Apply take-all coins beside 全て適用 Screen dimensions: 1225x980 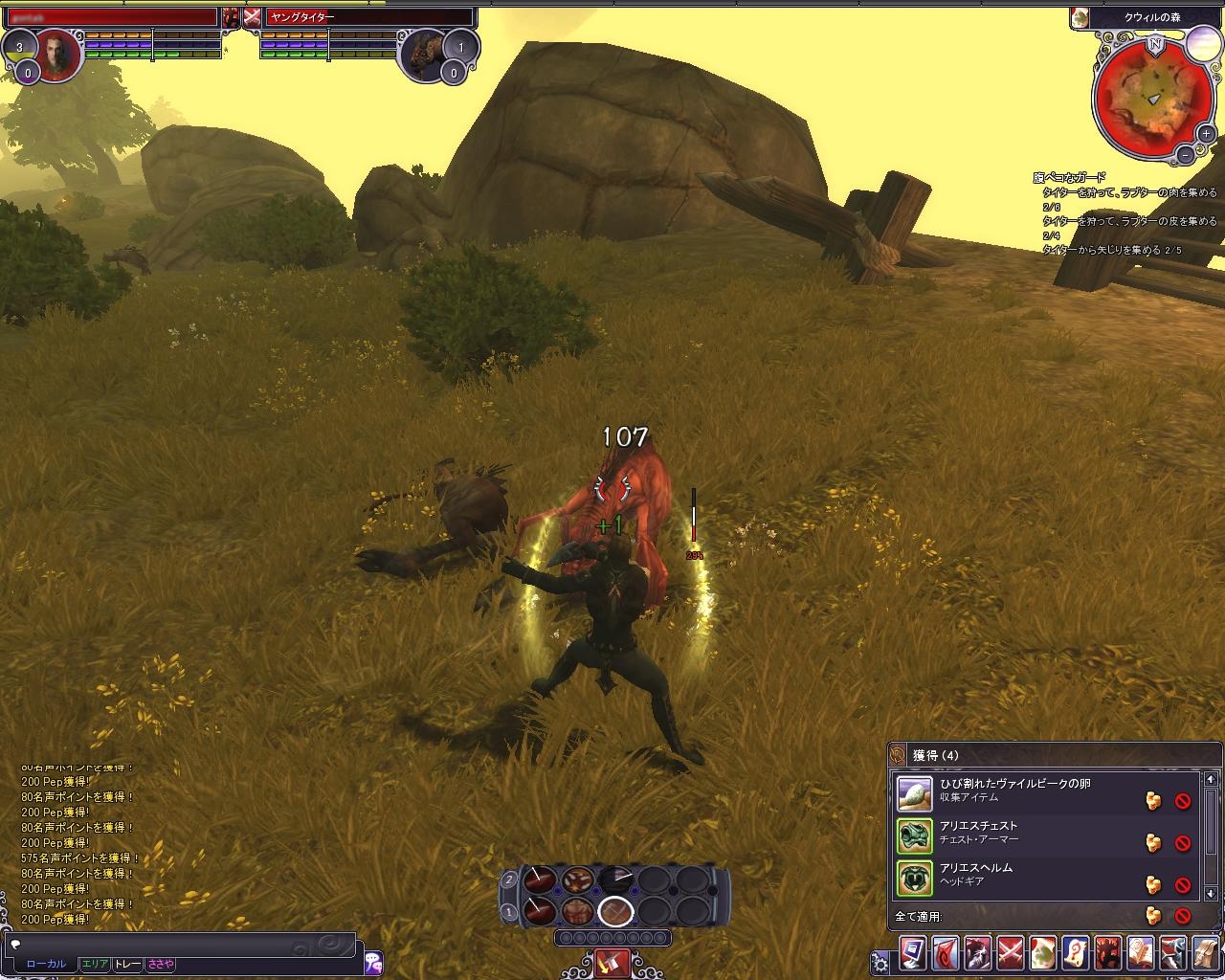coord(1153,916)
